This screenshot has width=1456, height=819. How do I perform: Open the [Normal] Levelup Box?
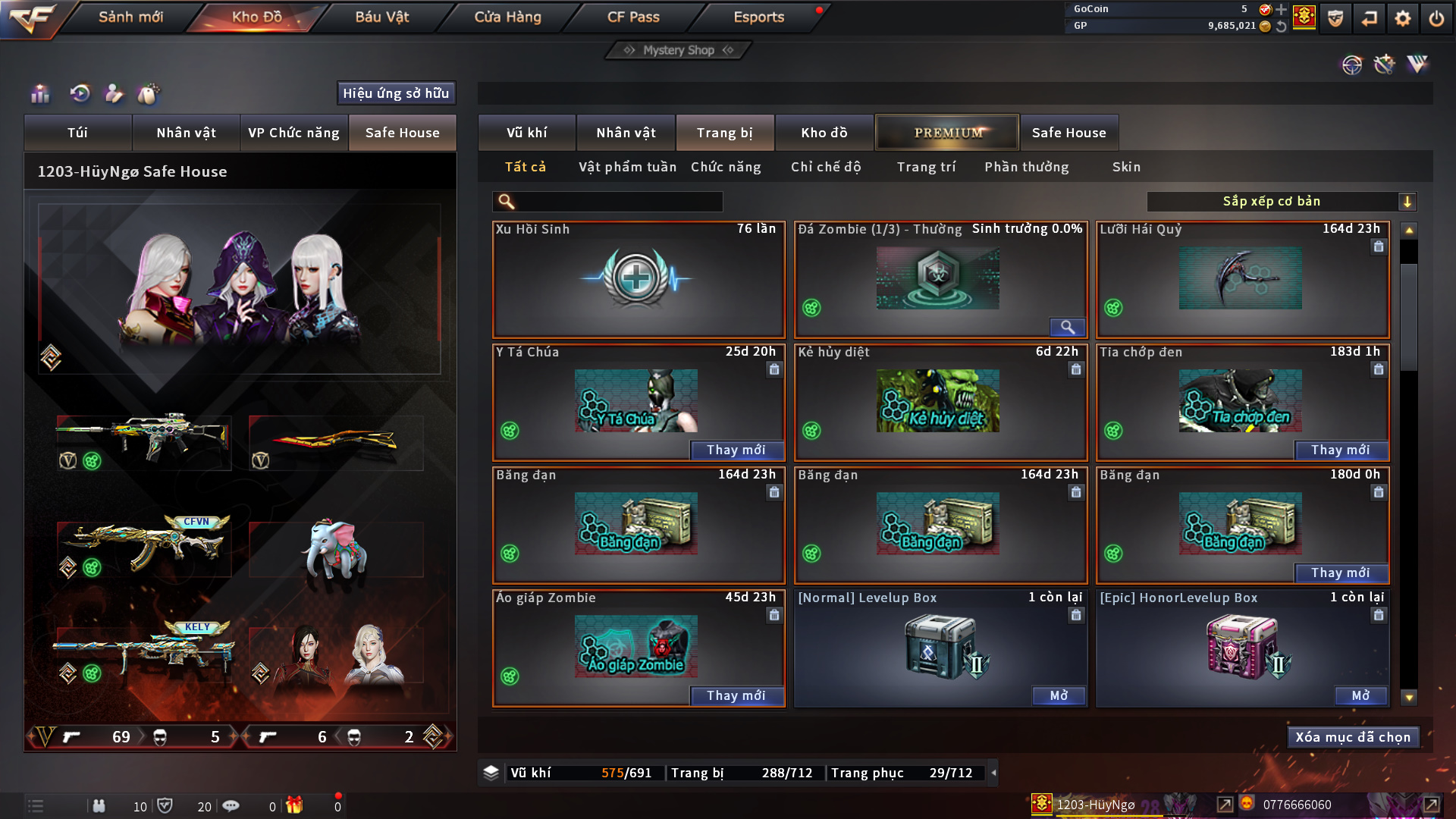pos(1059,695)
